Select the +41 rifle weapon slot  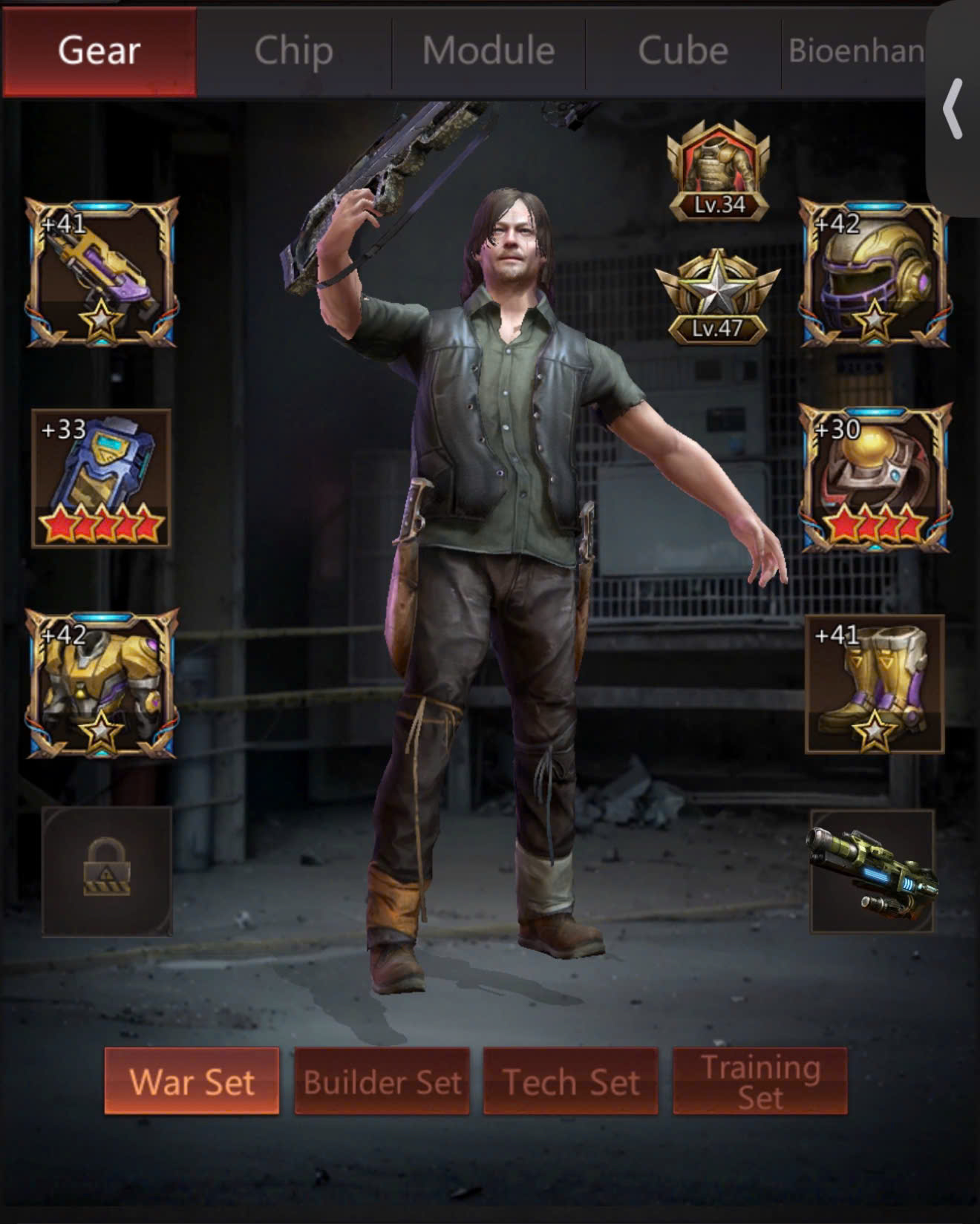(102, 272)
